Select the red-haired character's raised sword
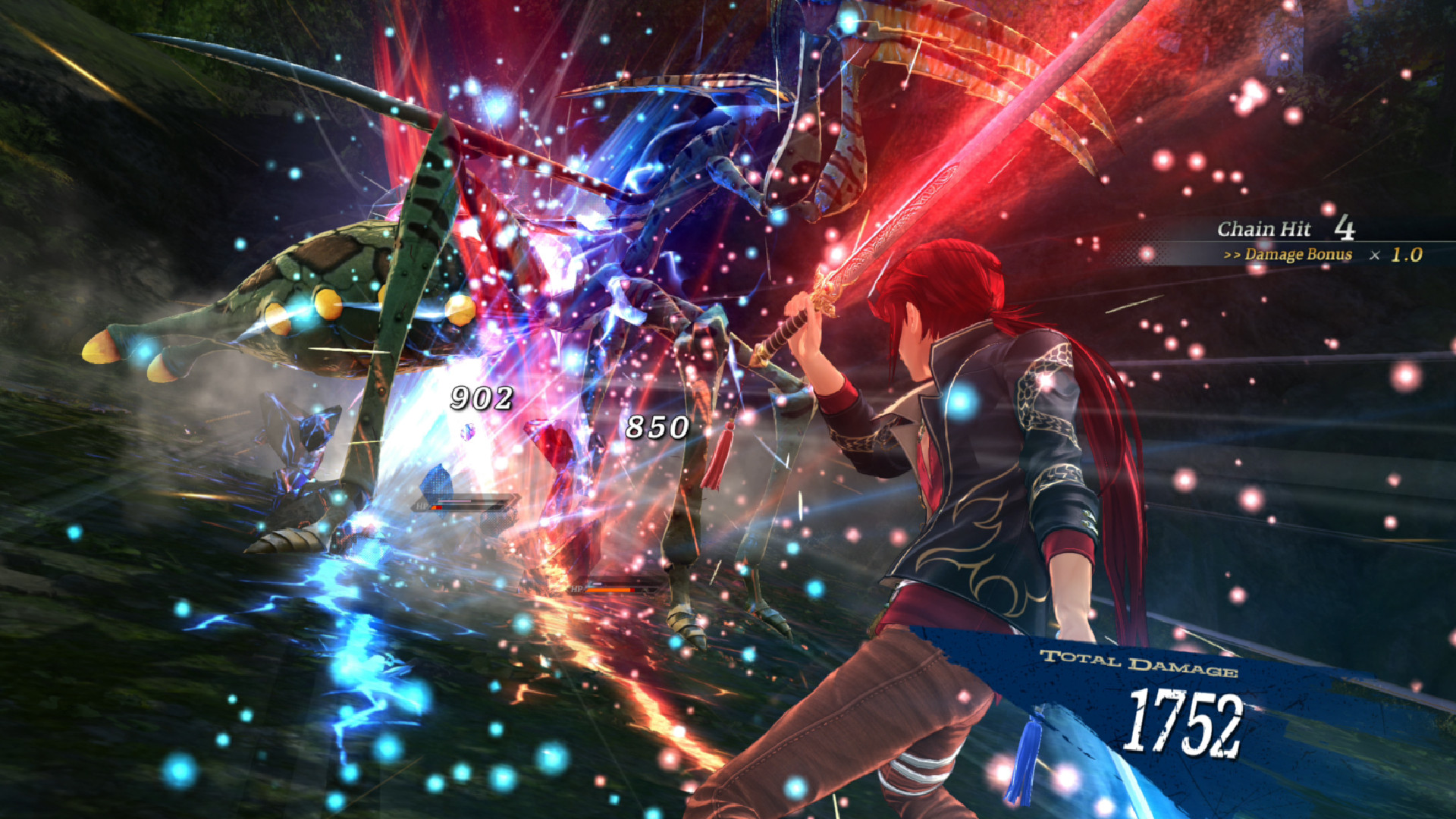The width and height of the screenshot is (1456, 819). click(880, 243)
